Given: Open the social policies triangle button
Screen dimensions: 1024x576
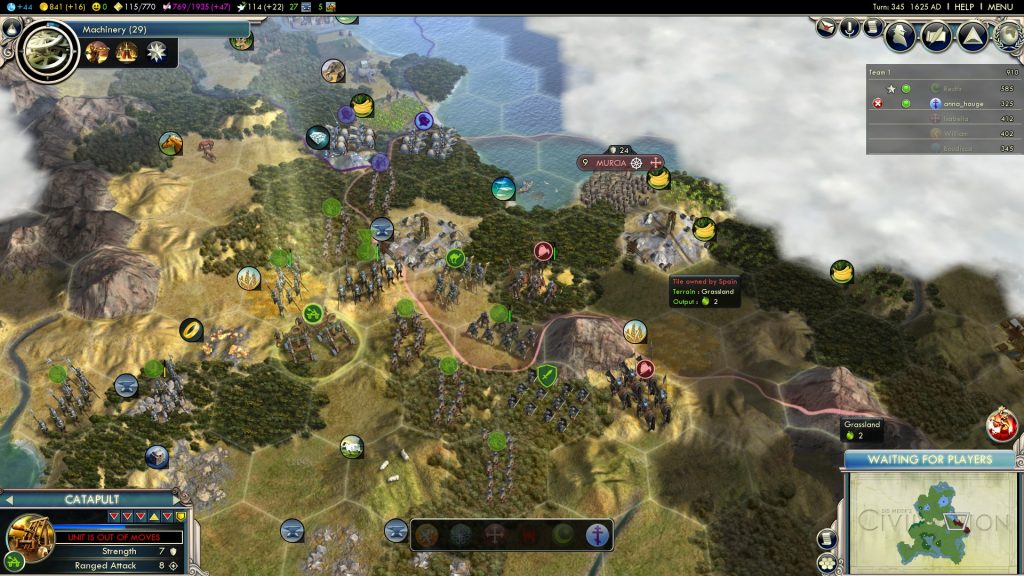Looking at the screenshot, I should [972, 36].
